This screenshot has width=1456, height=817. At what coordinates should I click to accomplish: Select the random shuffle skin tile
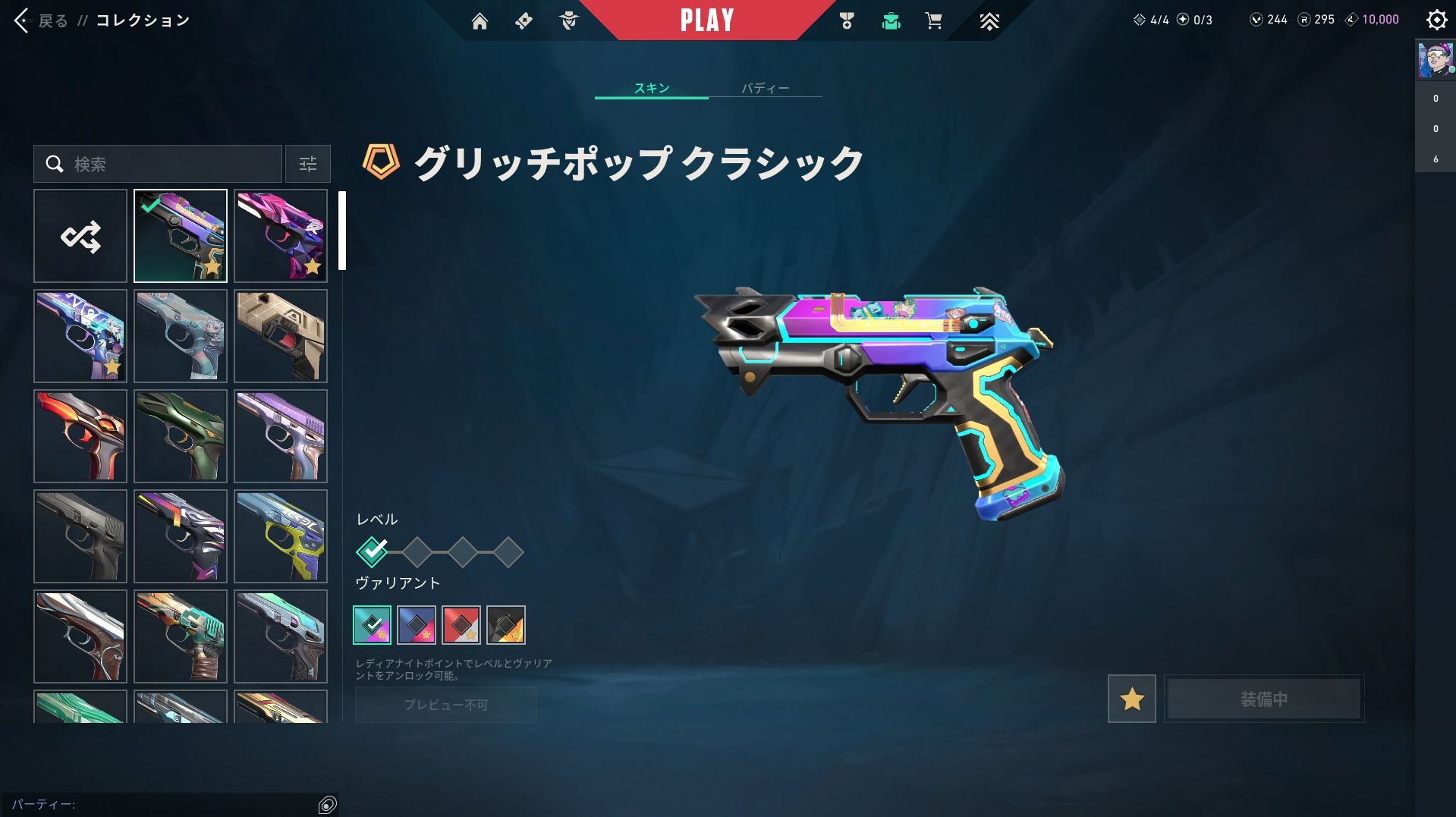pos(80,236)
